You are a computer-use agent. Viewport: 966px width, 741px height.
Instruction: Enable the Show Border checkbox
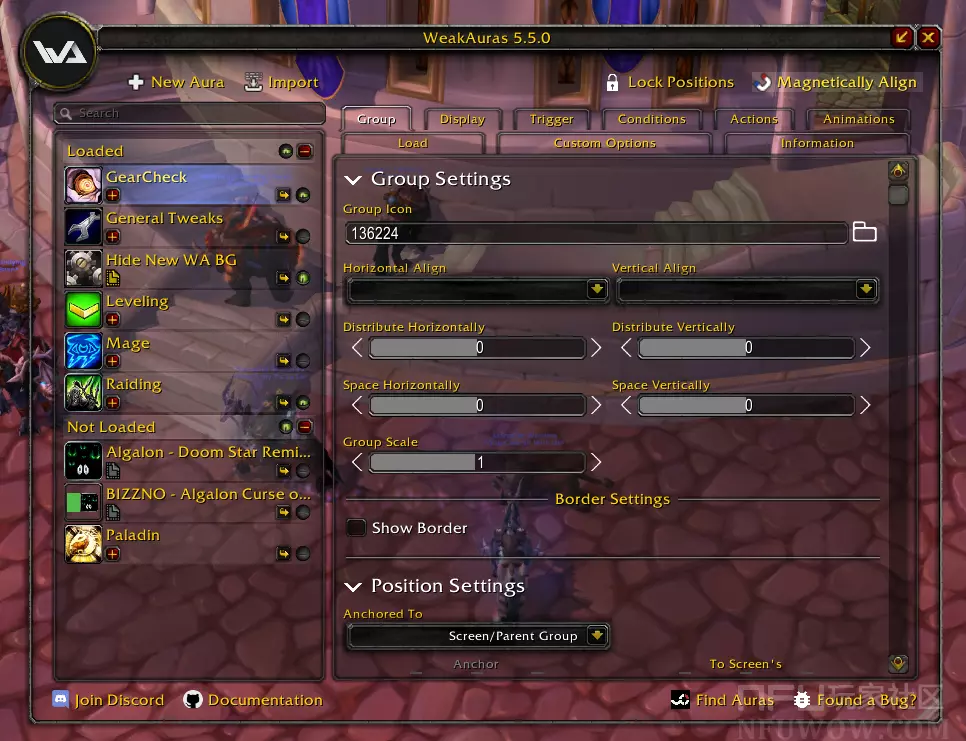pos(355,528)
